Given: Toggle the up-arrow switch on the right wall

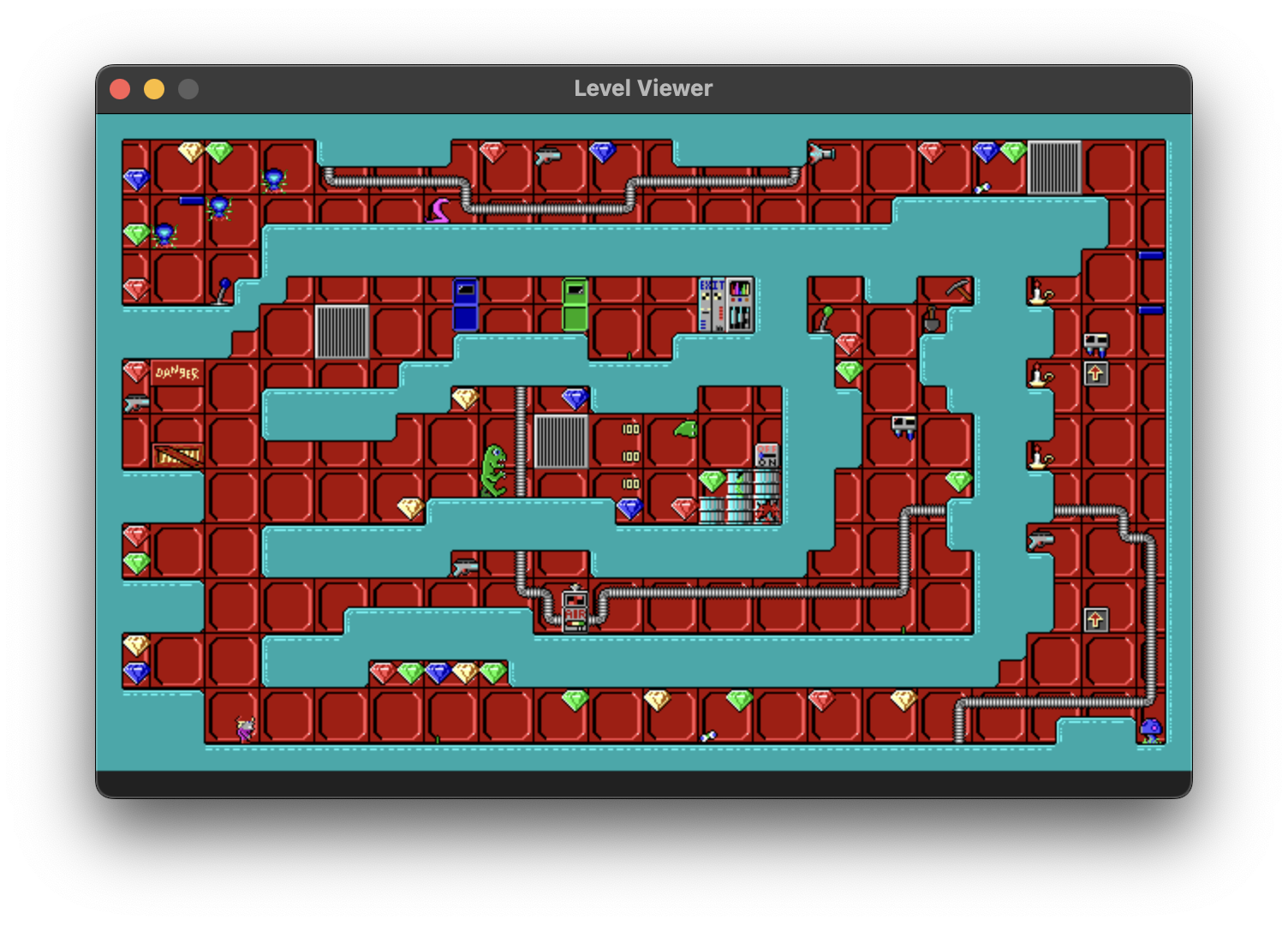Looking at the screenshot, I should (x=1094, y=373).
